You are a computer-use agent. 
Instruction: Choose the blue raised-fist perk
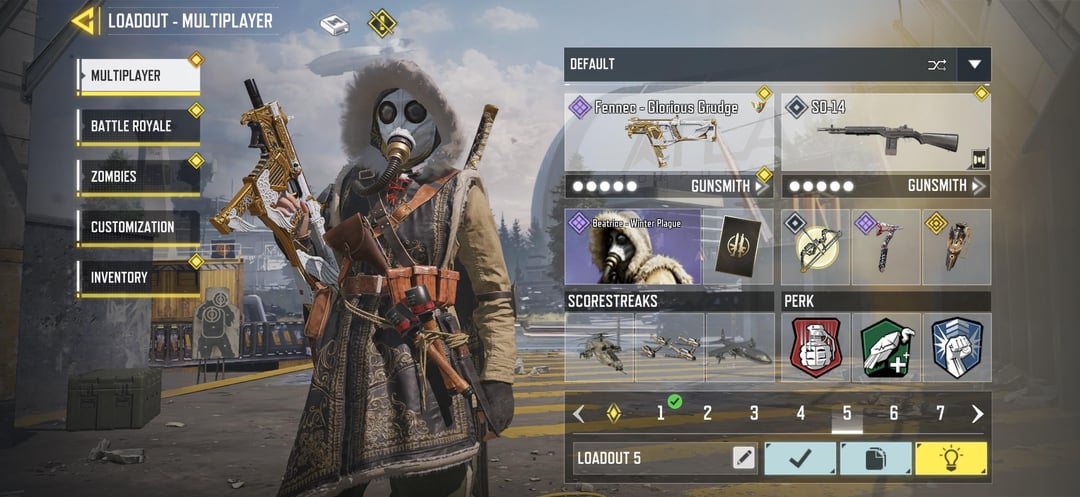[957, 348]
